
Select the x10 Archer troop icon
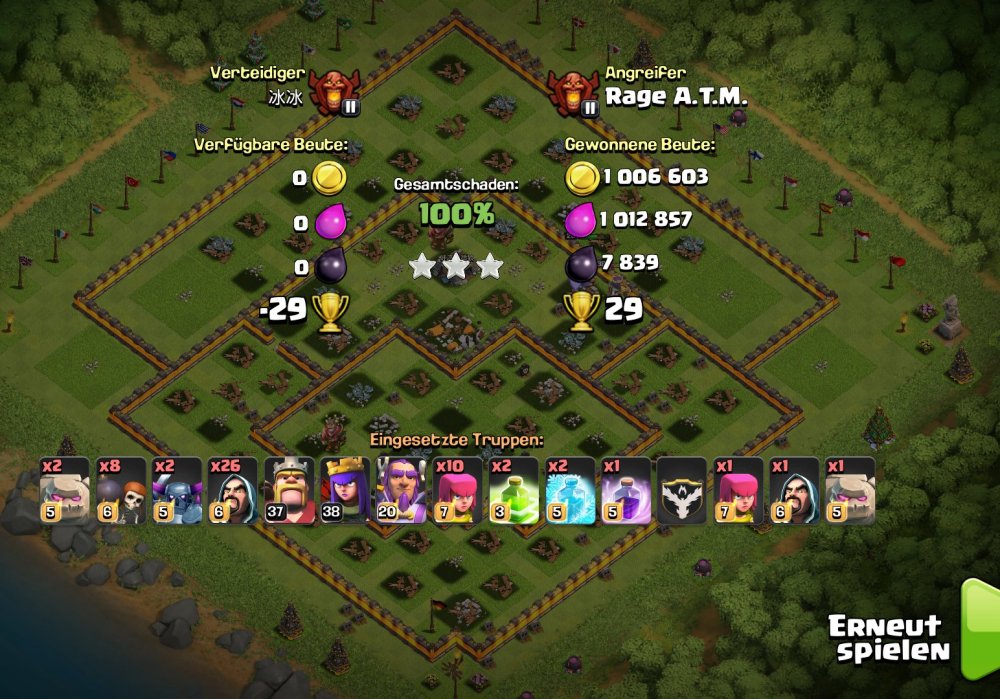pyautogui.click(x=457, y=491)
